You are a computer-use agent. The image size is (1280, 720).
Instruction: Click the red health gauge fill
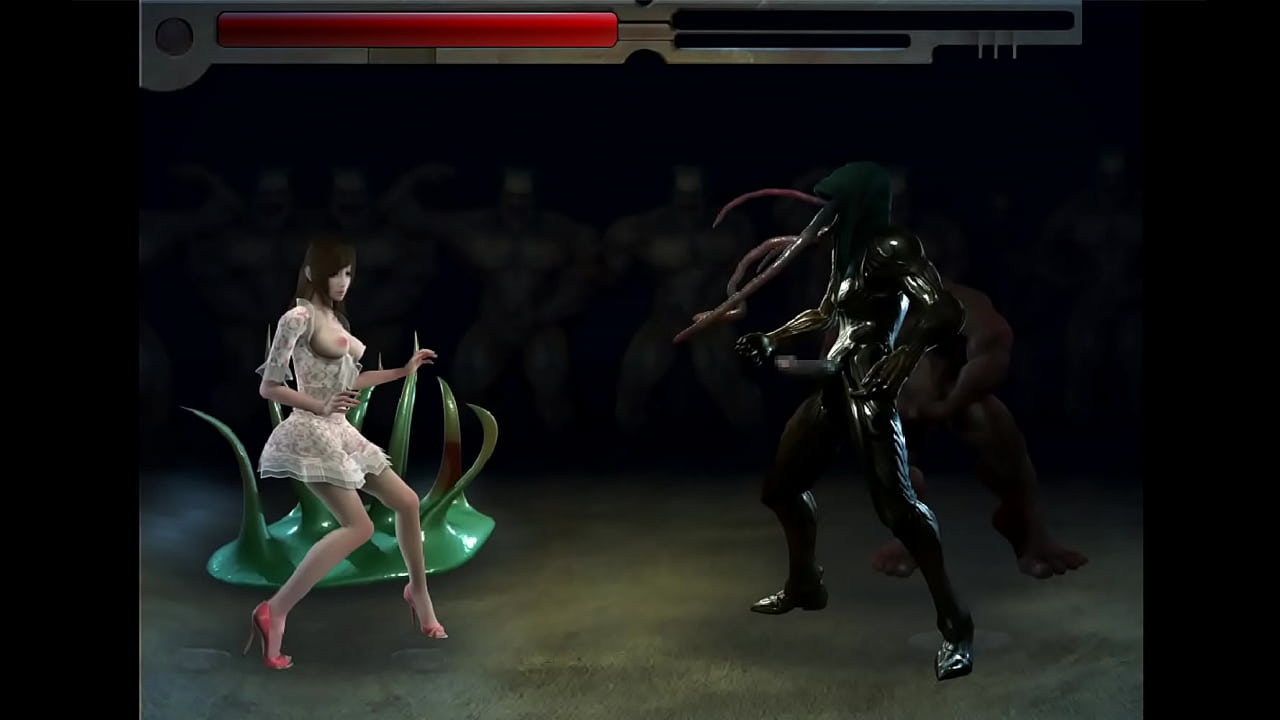[x=420, y=30]
